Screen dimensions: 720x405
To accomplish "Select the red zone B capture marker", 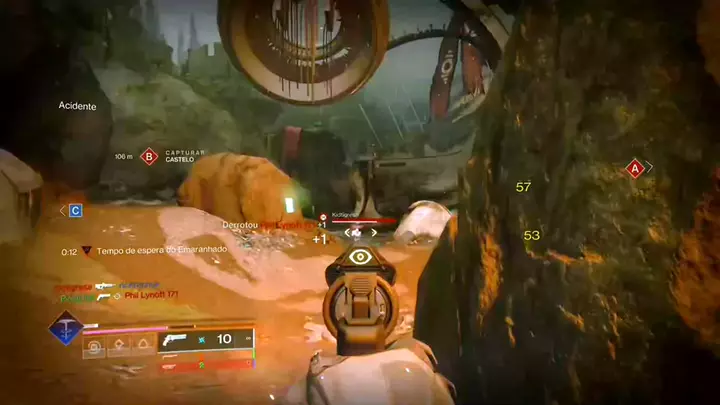I will click(x=150, y=156).
